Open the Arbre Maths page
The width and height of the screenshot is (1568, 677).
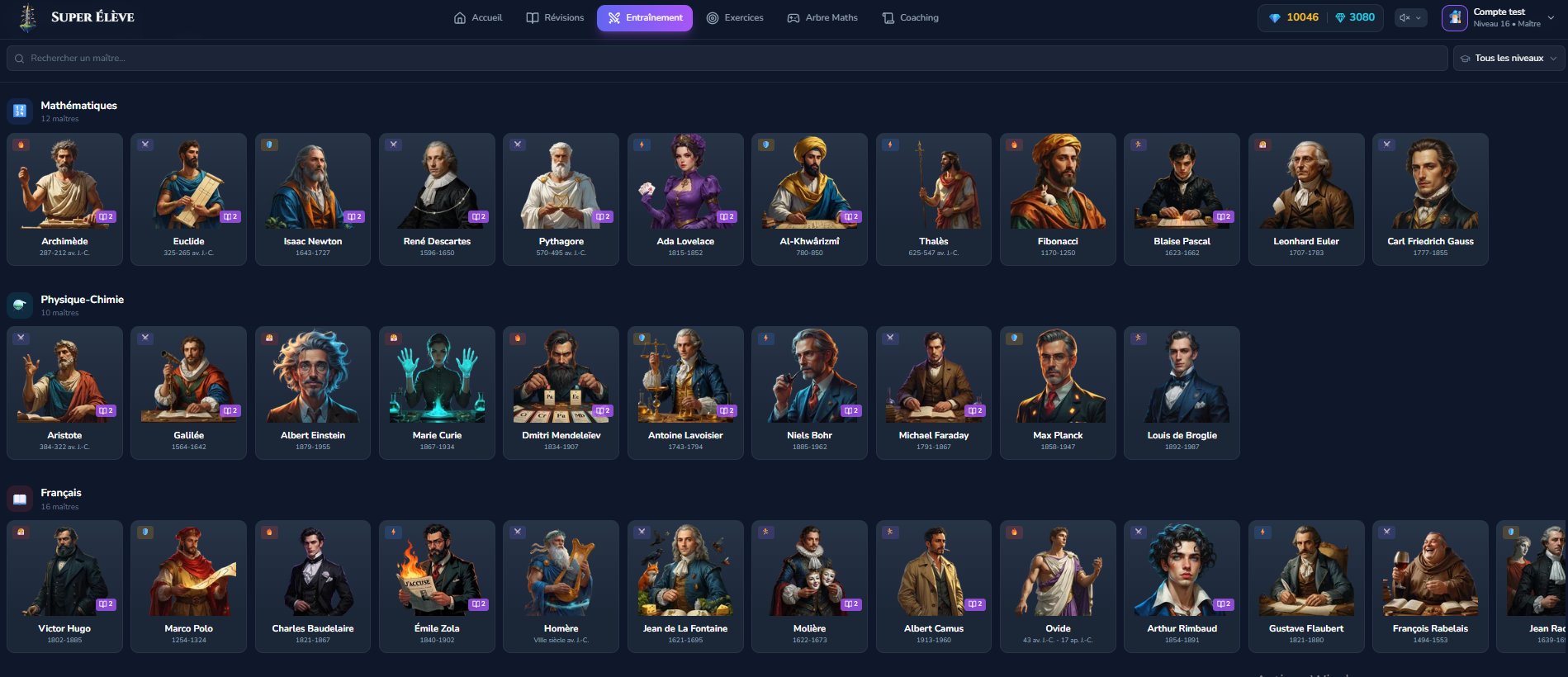822,17
